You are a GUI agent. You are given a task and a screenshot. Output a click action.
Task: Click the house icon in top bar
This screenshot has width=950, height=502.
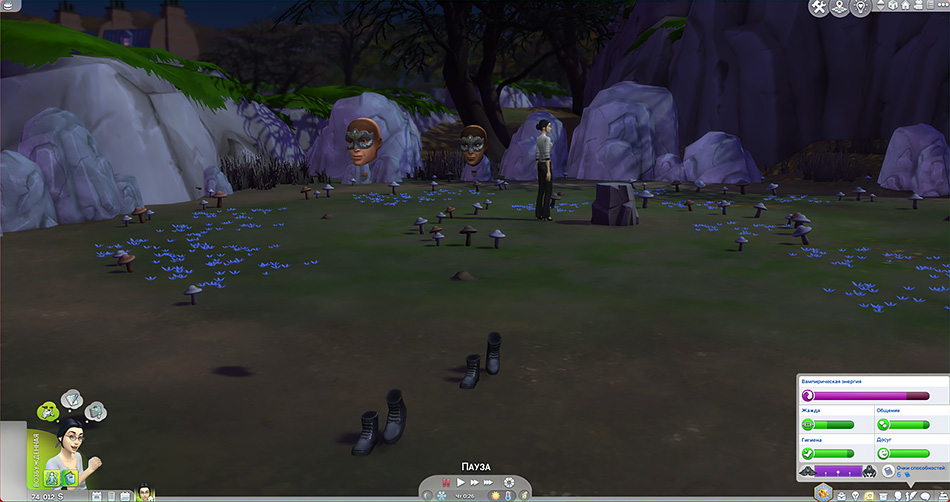(903, 7)
